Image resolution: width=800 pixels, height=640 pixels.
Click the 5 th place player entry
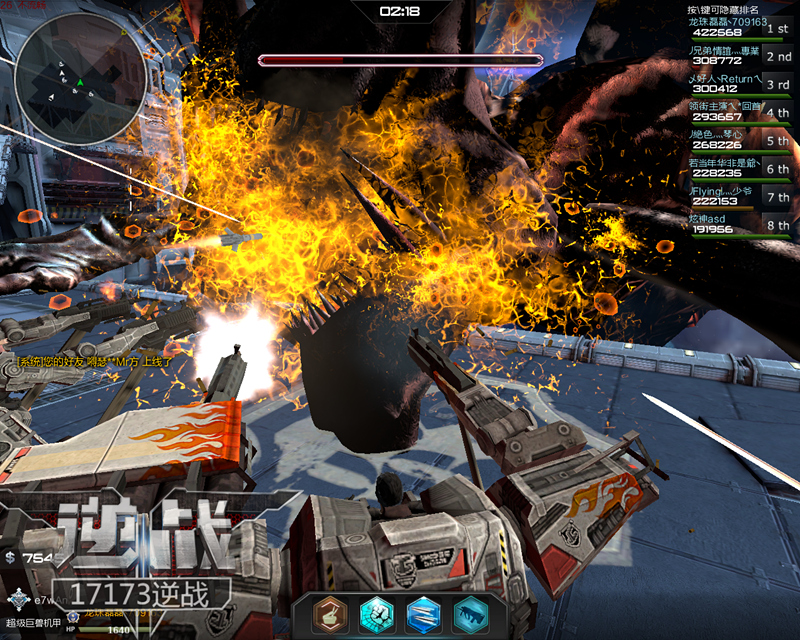click(x=740, y=139)
